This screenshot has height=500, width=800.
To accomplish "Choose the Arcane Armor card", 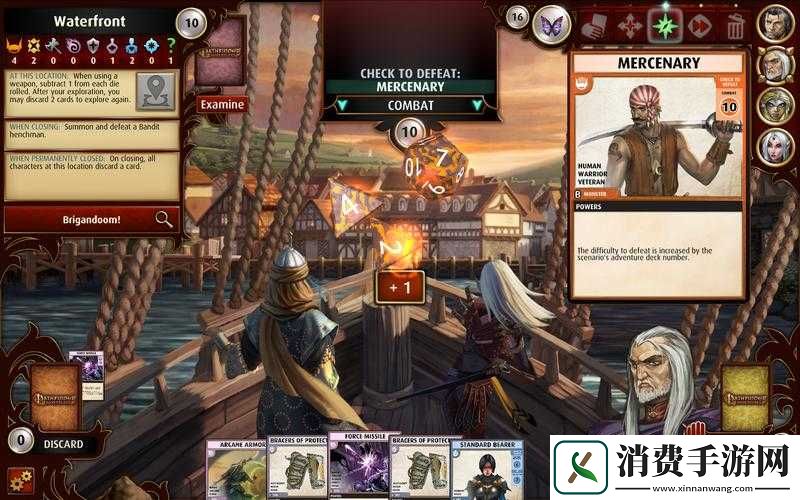I will click(237, 469).
